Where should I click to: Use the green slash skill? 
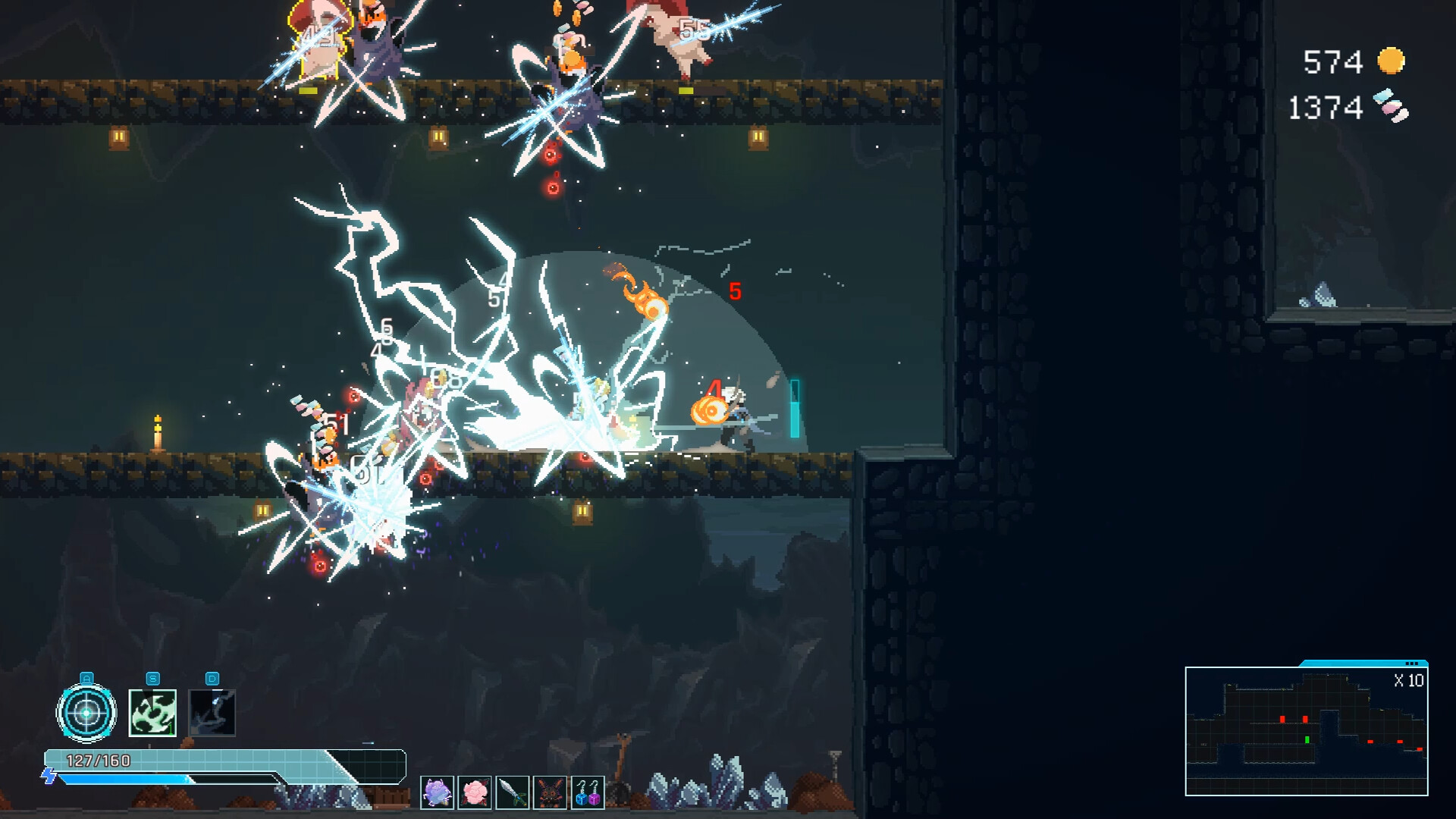click(x=152, y=713)
